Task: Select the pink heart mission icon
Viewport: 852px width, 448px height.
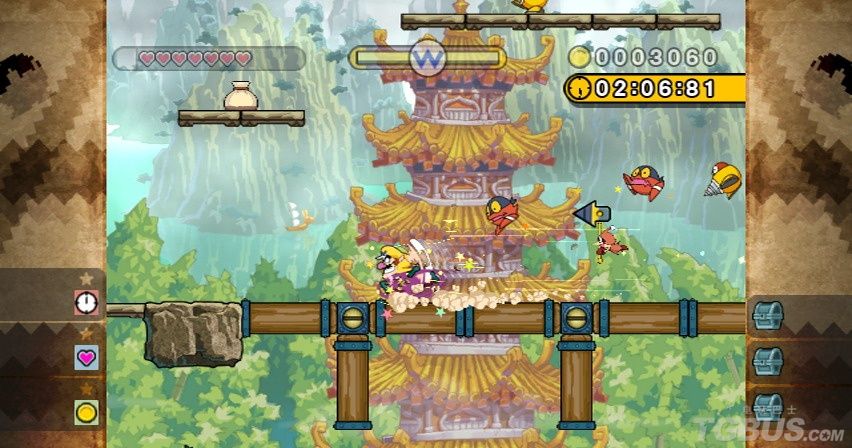Action: click(86, 356)
